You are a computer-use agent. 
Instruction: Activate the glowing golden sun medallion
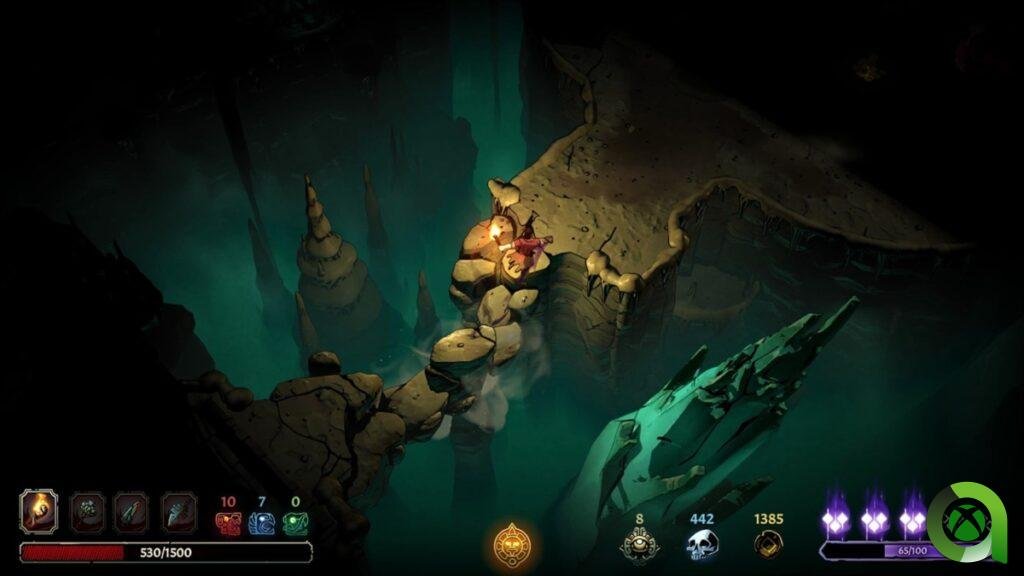coord(511,545)
